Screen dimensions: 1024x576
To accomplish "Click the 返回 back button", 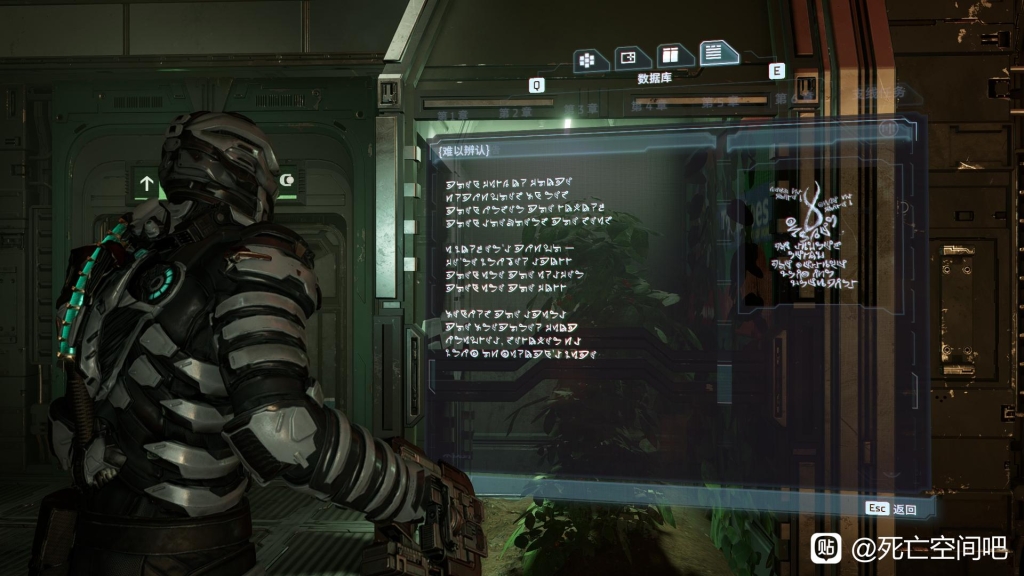I will (893, 509).
